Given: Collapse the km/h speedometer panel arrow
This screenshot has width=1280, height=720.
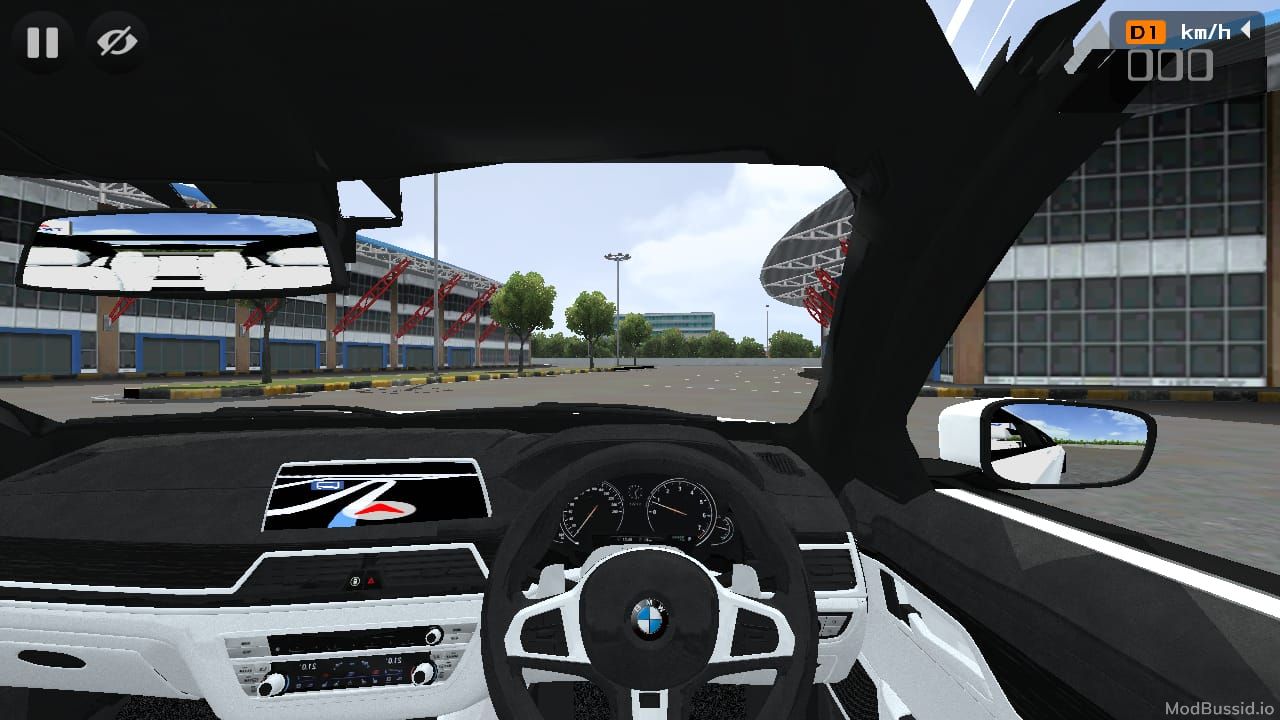Looking at the screenshot, I should pyautogui.click(x=1246, y=31).
